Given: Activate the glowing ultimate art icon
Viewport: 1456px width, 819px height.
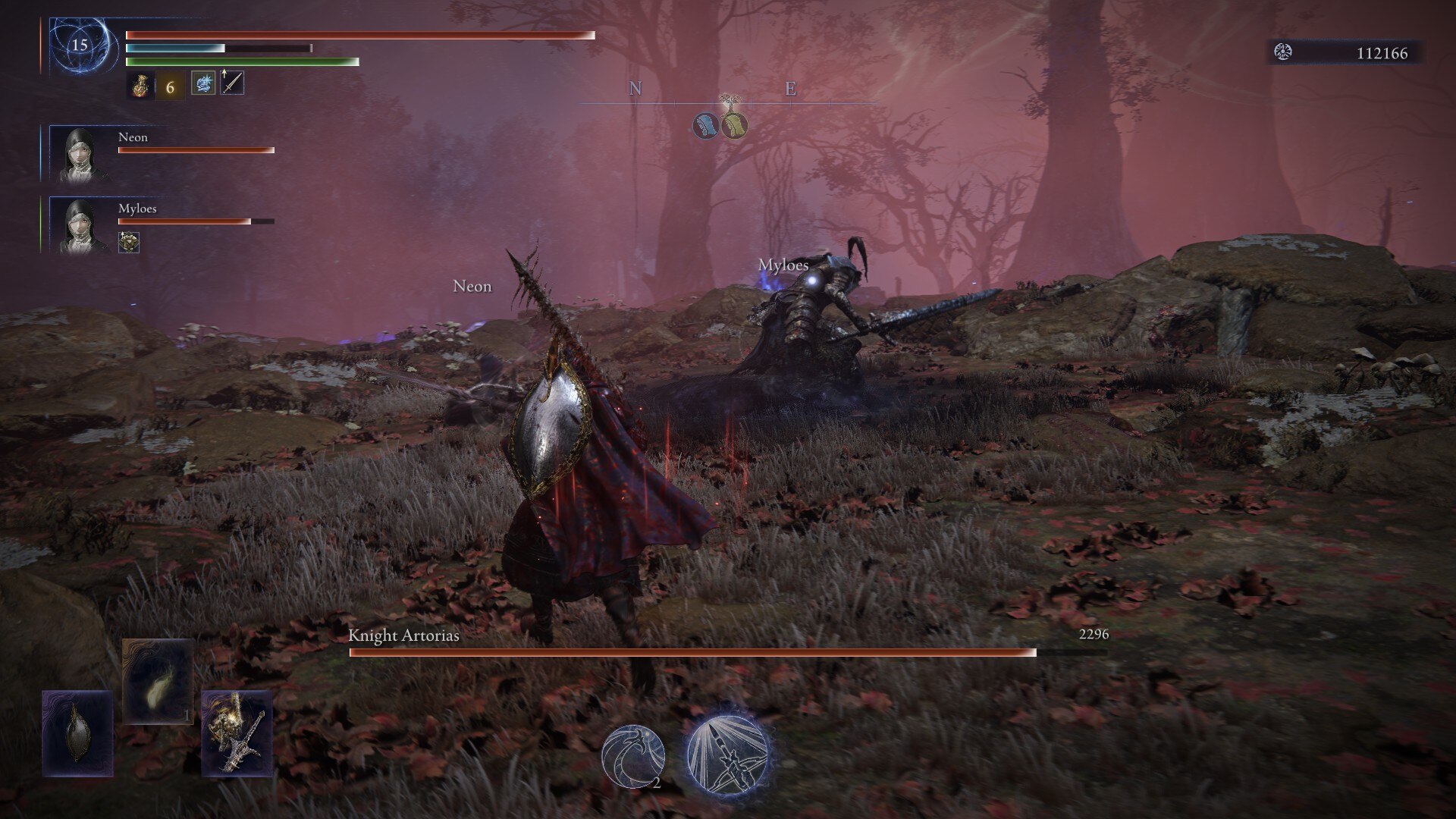Looking at the screenshot, I should (728, 753).
